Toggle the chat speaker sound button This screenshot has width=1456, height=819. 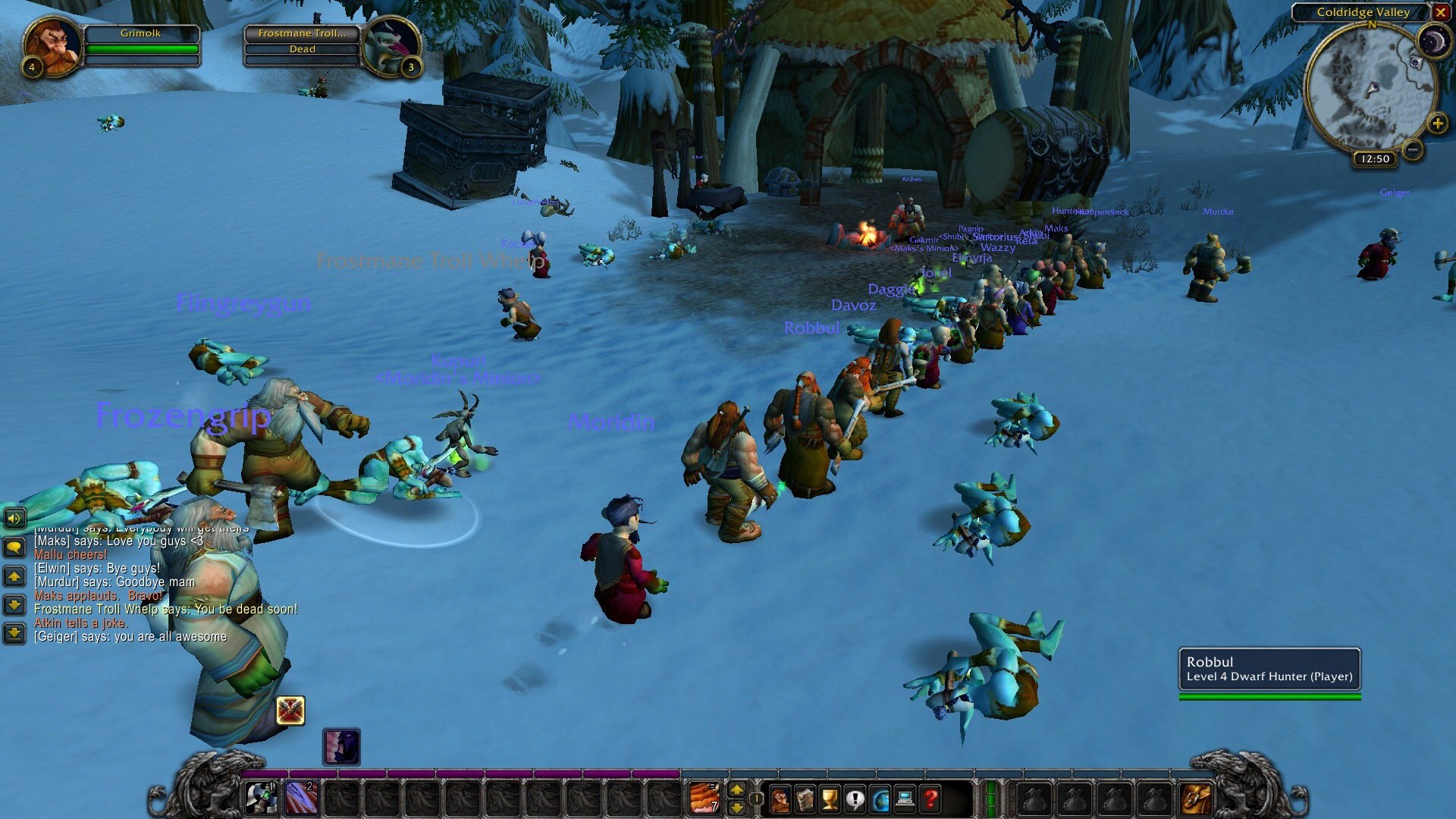tap(14, 519)
